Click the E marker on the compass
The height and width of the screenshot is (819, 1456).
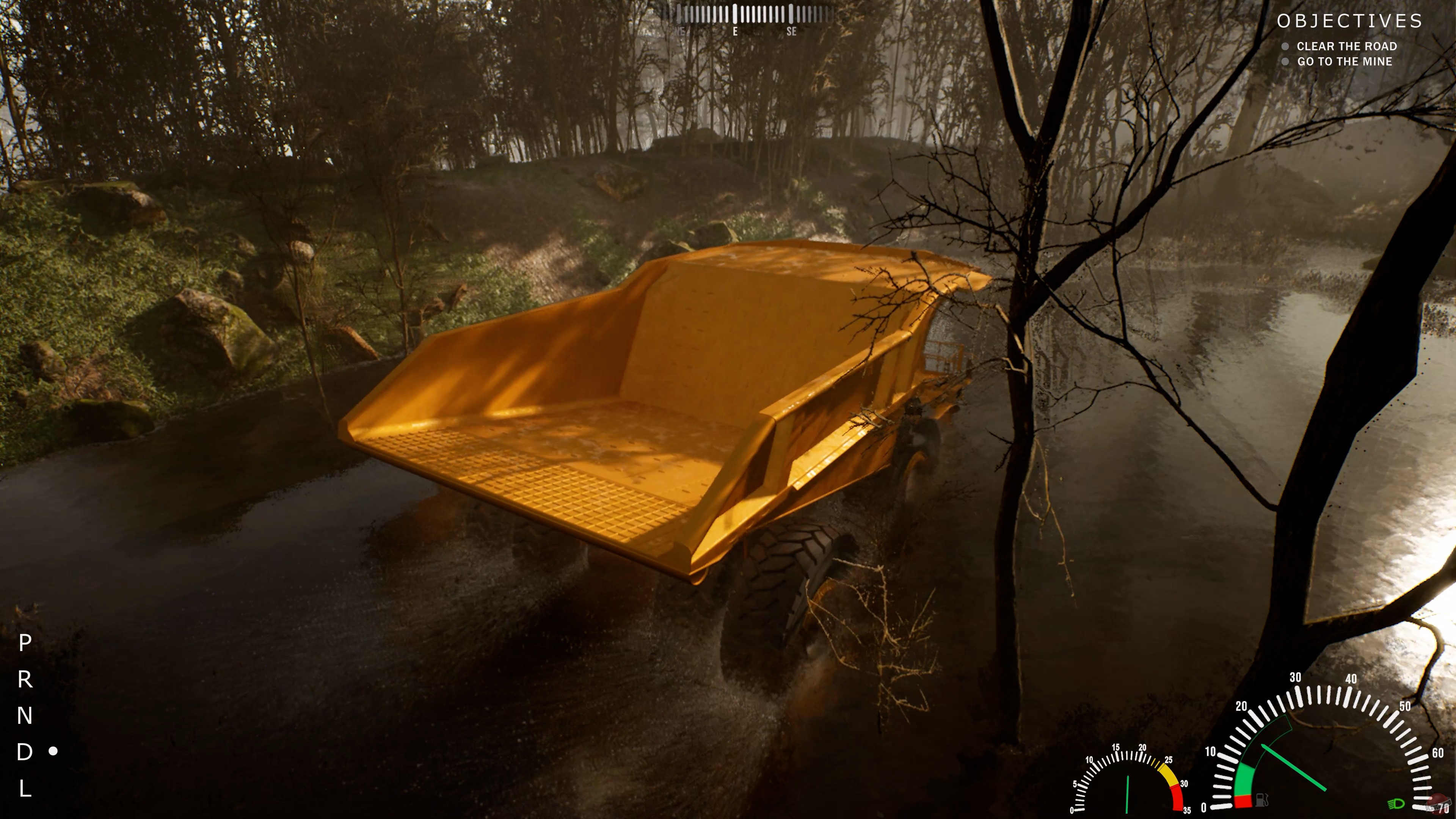(735, 31)
